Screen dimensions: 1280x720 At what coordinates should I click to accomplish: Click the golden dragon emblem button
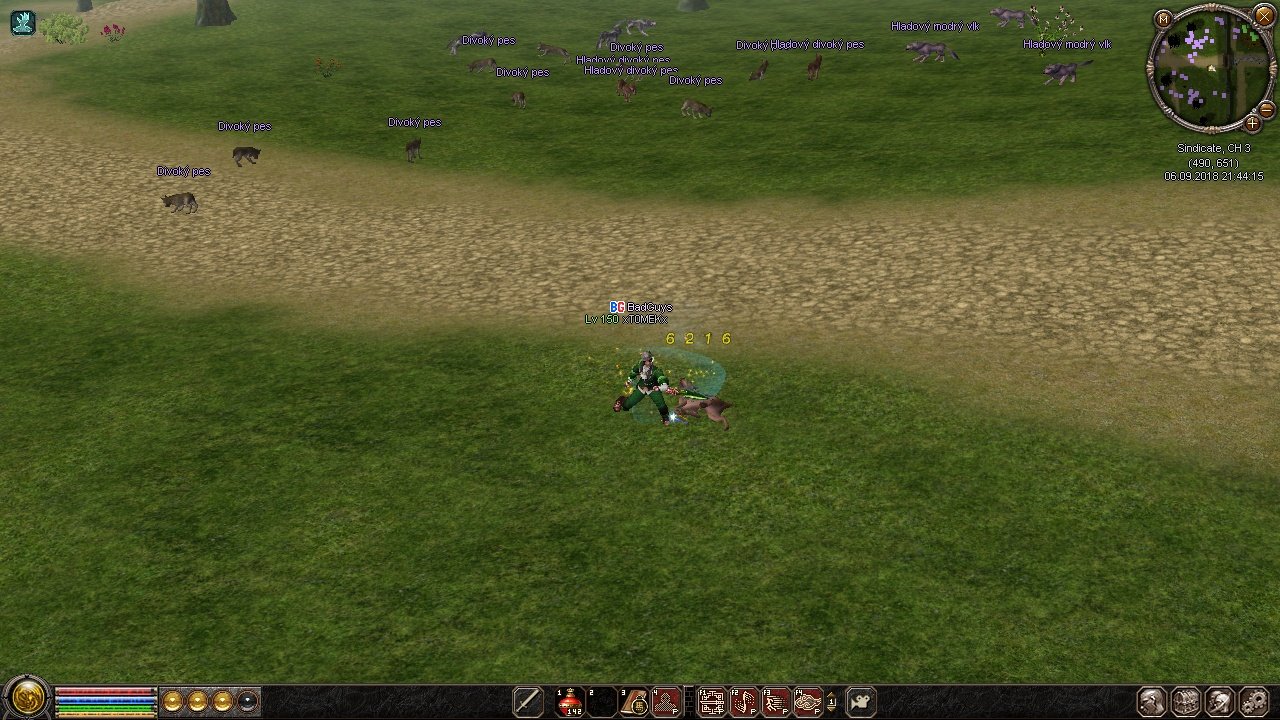click(x=27, y=696)
